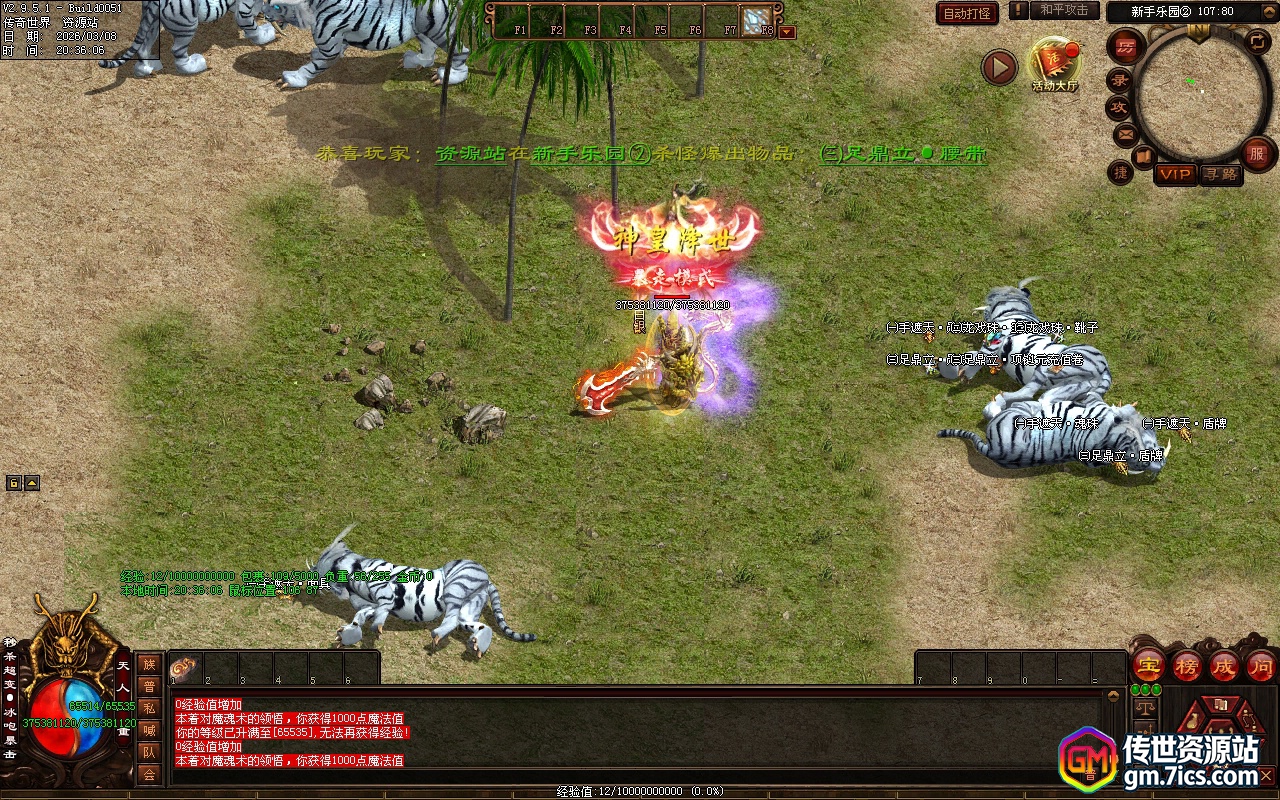
Task: Open the 活动大厅 event hall icon
Action: 1055,63
